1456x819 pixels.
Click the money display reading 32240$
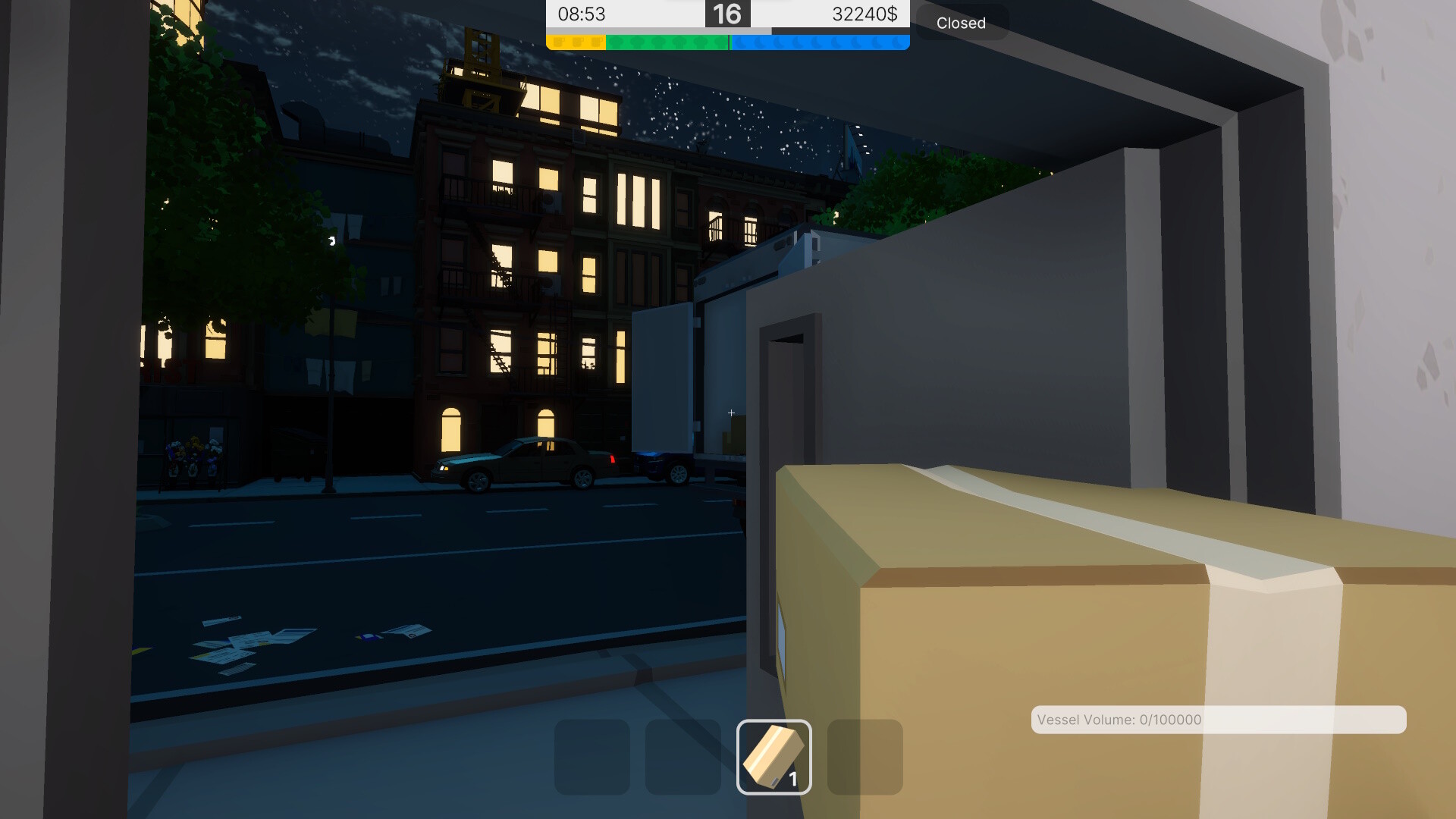tap(864, 14)
